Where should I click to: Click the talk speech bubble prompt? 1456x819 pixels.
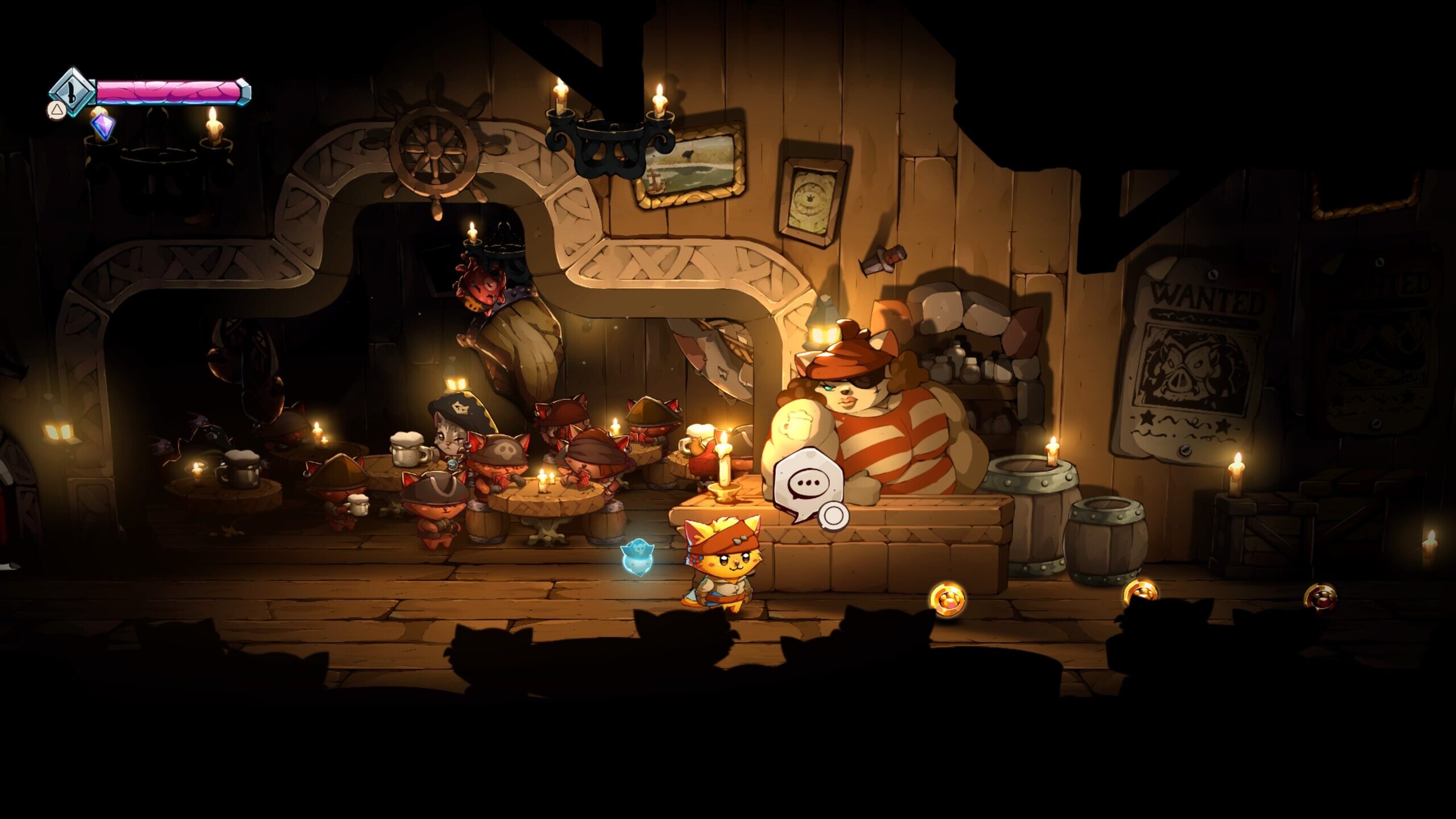[803, 483]
